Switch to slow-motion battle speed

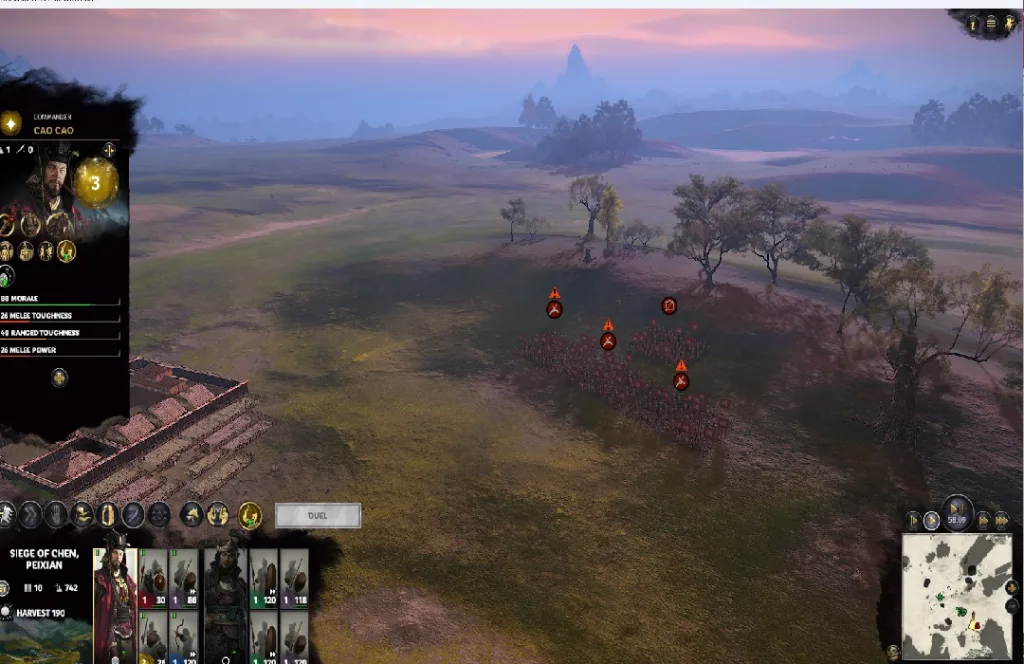[913, 520]
